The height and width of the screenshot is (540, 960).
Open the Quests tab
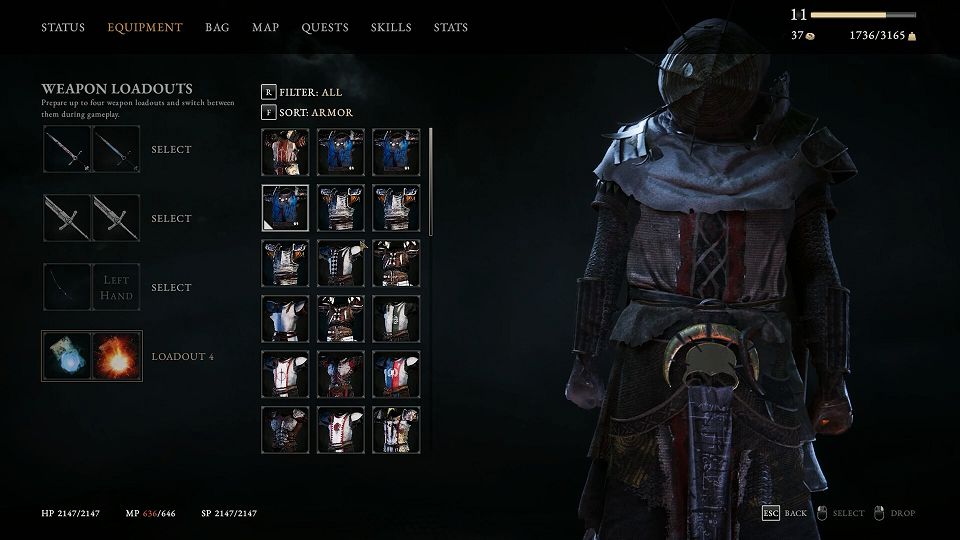[325, 27]
